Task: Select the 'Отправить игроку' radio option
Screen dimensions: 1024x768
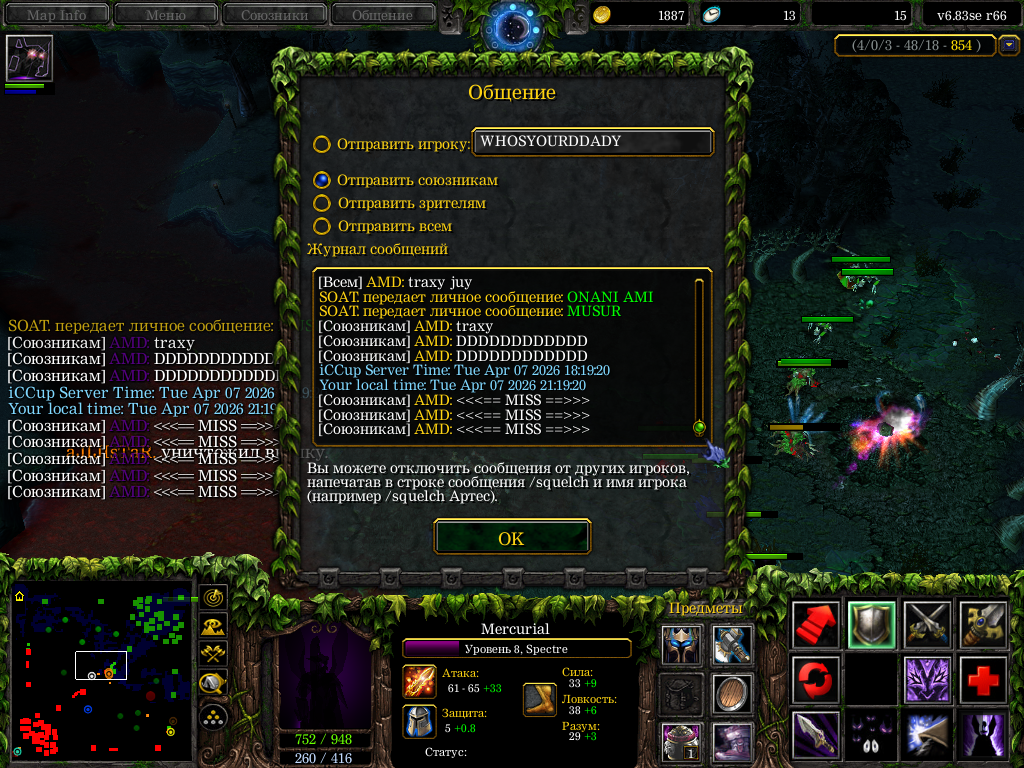Action: pyautogui.click(x=322, y=144)
